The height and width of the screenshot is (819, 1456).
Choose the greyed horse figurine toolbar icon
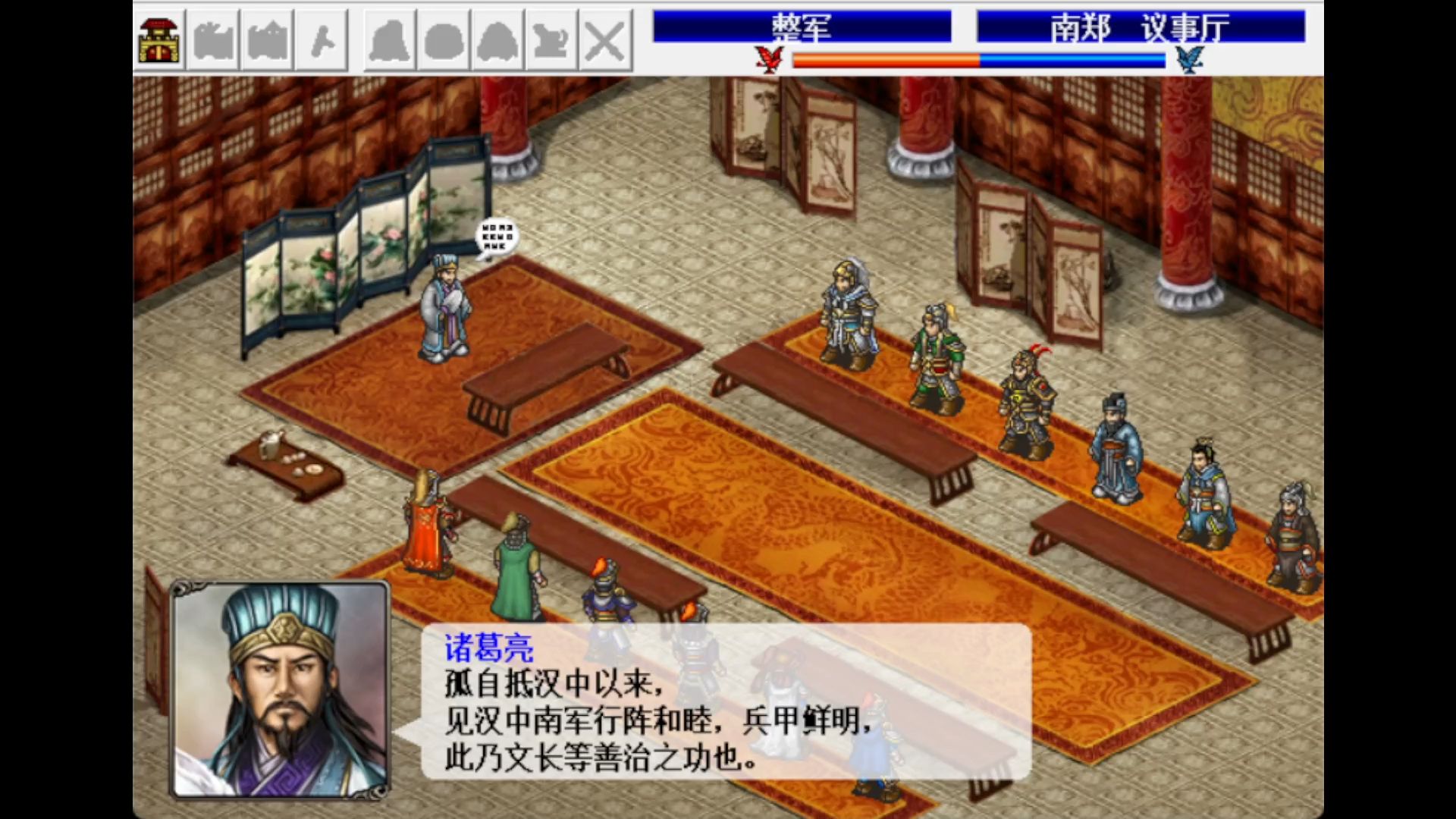pyautogui.click(x=551, y=40)
